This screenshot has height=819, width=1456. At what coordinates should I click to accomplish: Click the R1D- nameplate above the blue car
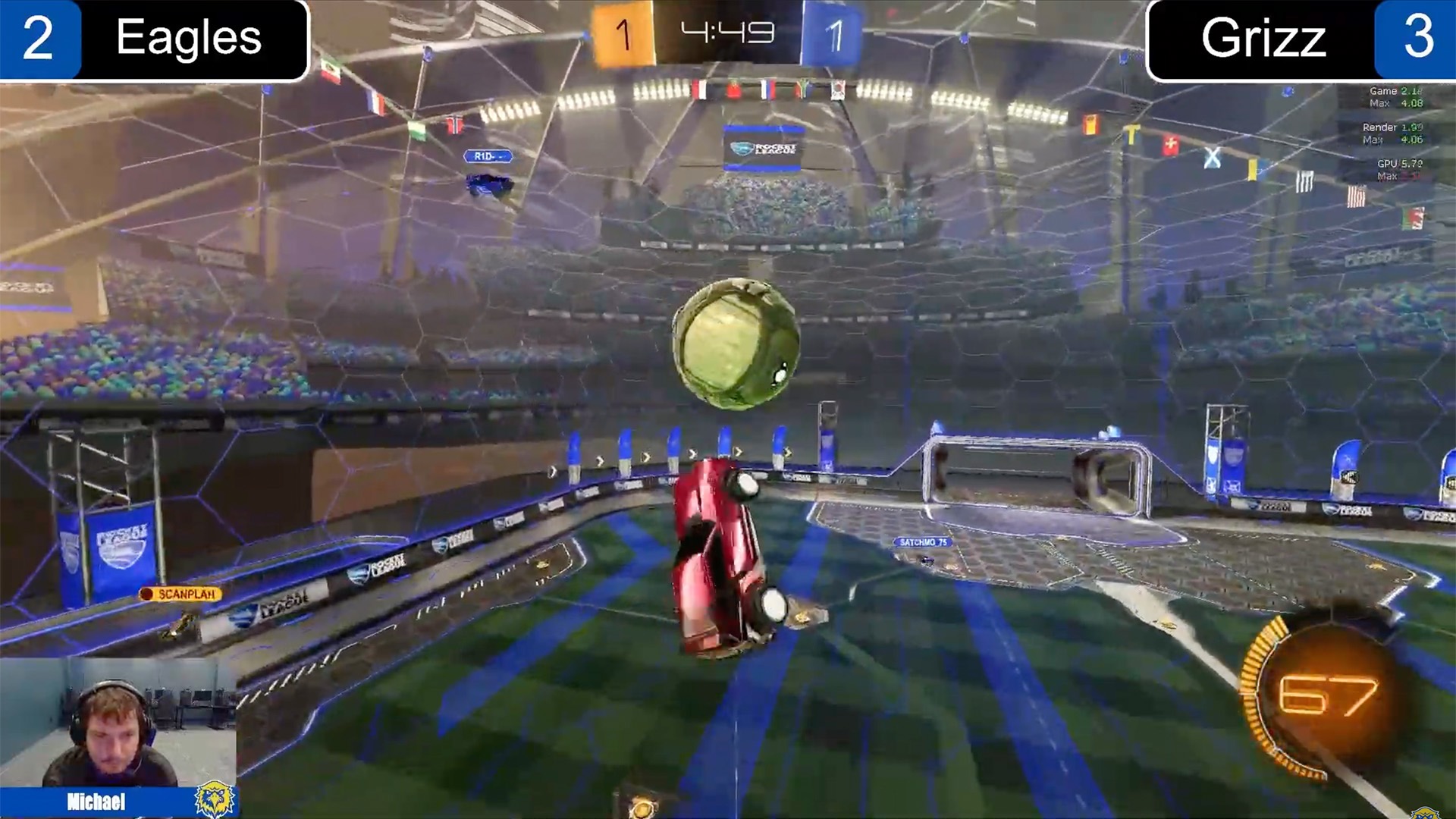tap(488, 156)
